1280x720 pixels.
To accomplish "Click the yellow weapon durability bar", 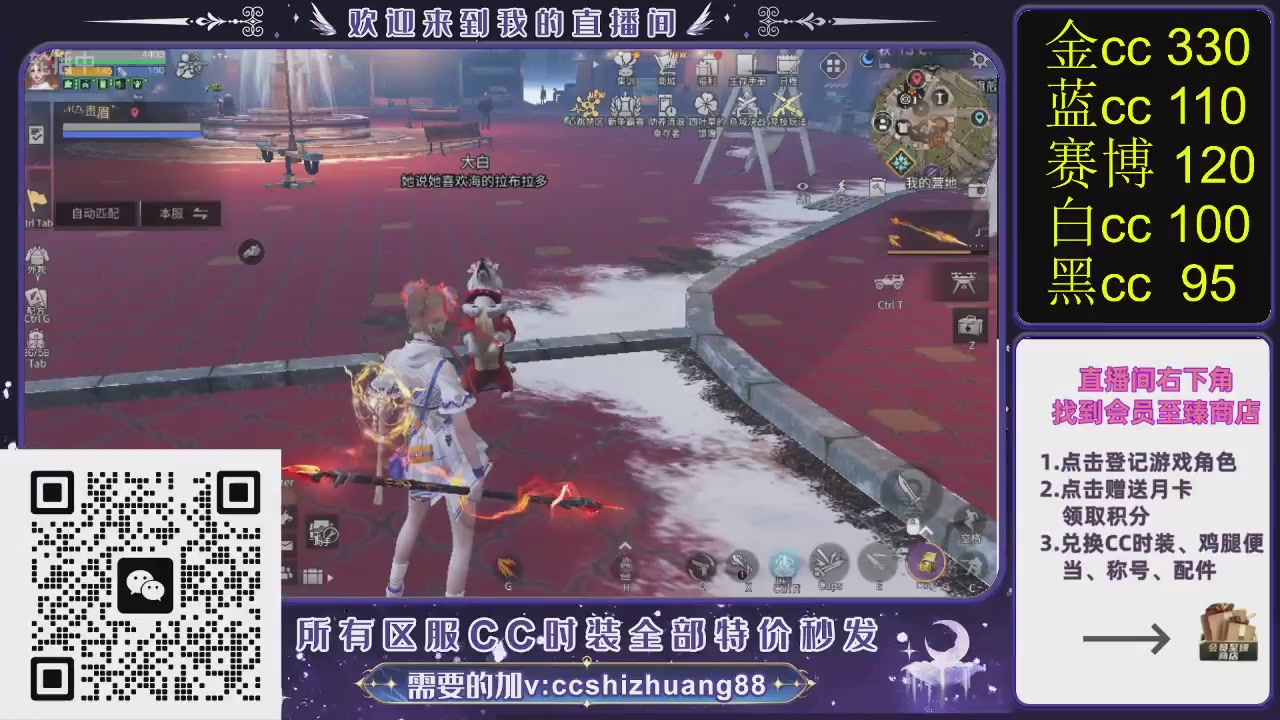I will 927,252.
